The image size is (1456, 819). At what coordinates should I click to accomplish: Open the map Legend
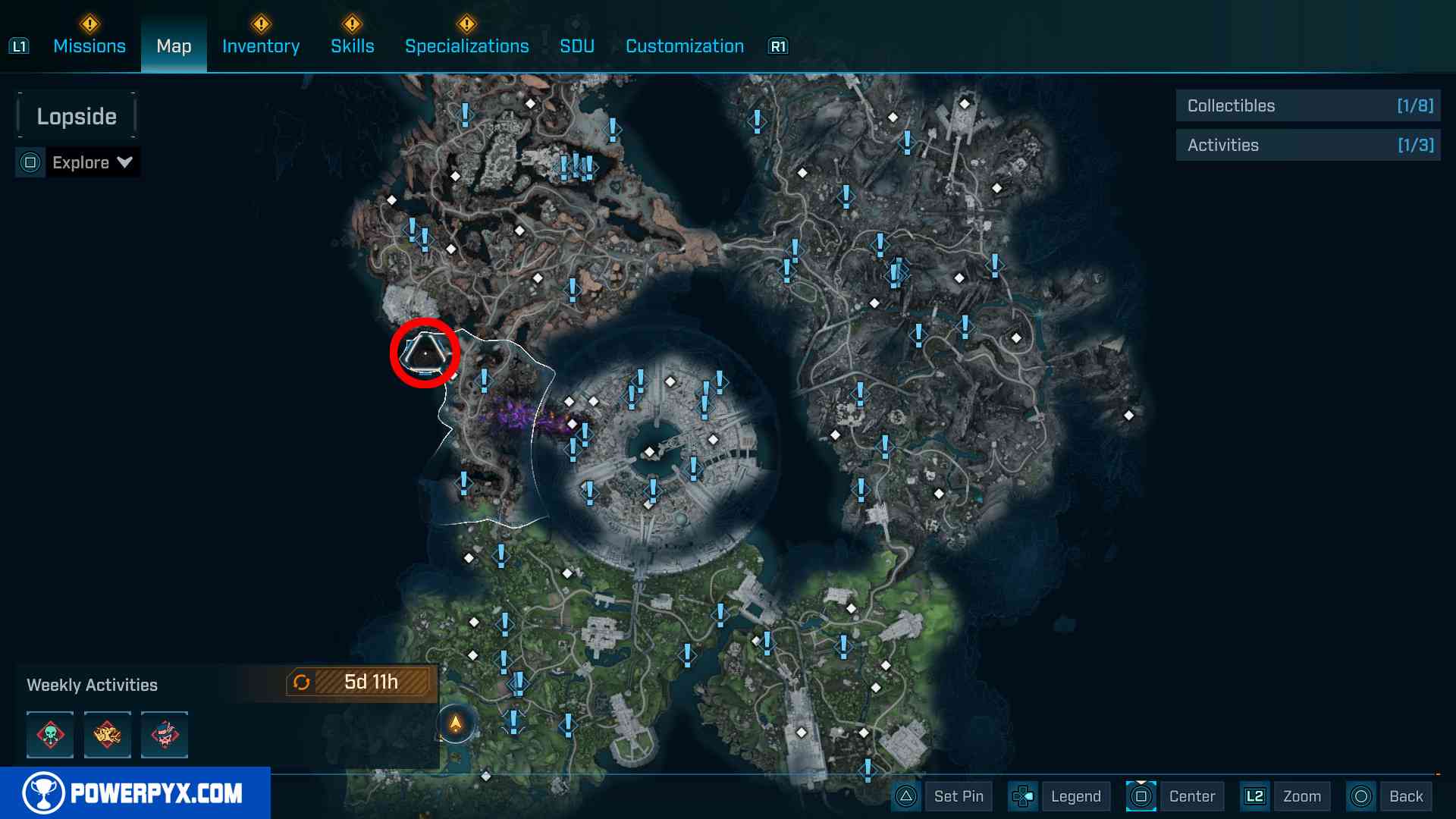(x=1059, y=796)
